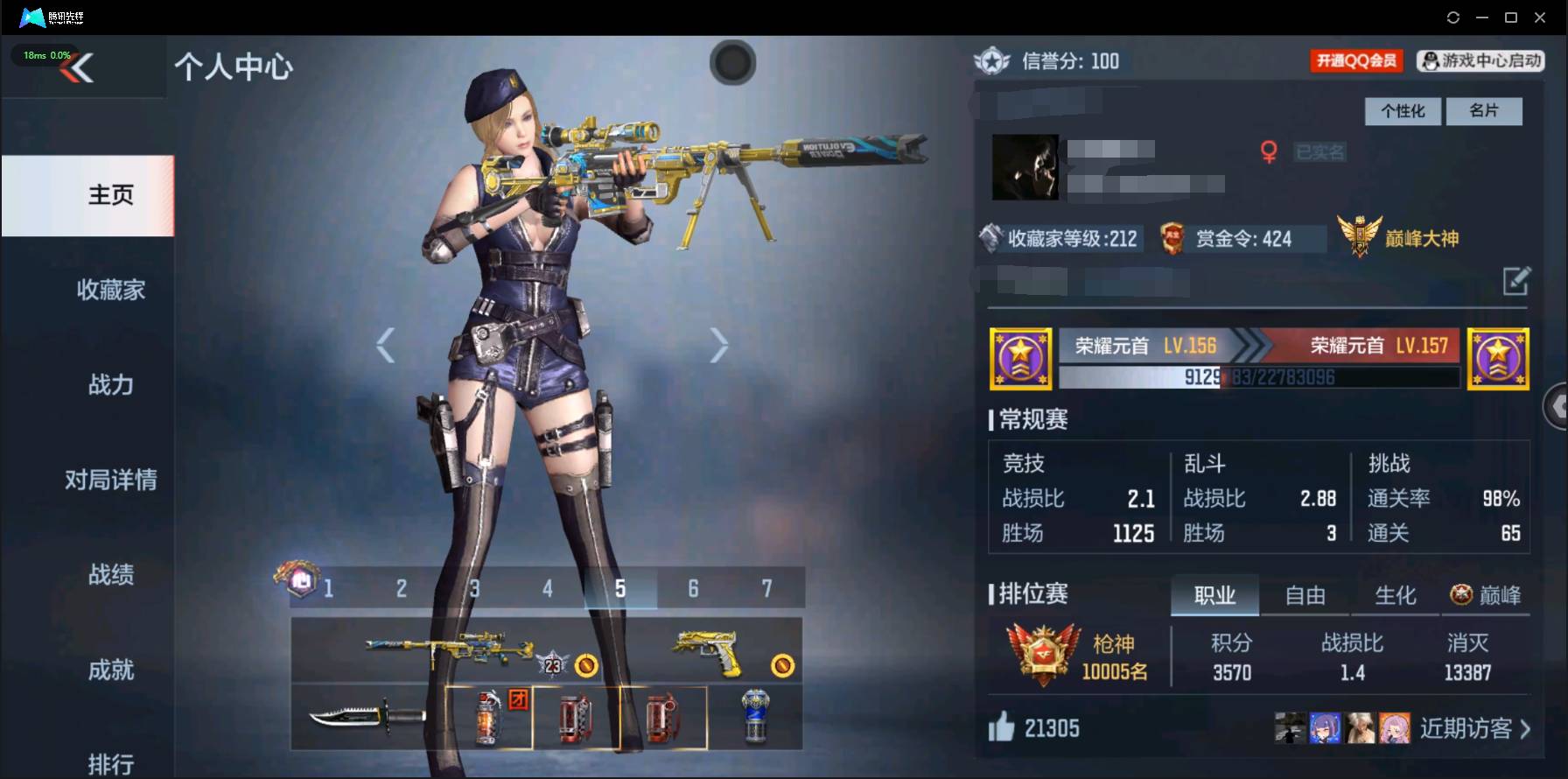This screenshot has width=1568, height=779.
Task: Click the female gender symbol on profile
Action: click(x=1268, y=151)
